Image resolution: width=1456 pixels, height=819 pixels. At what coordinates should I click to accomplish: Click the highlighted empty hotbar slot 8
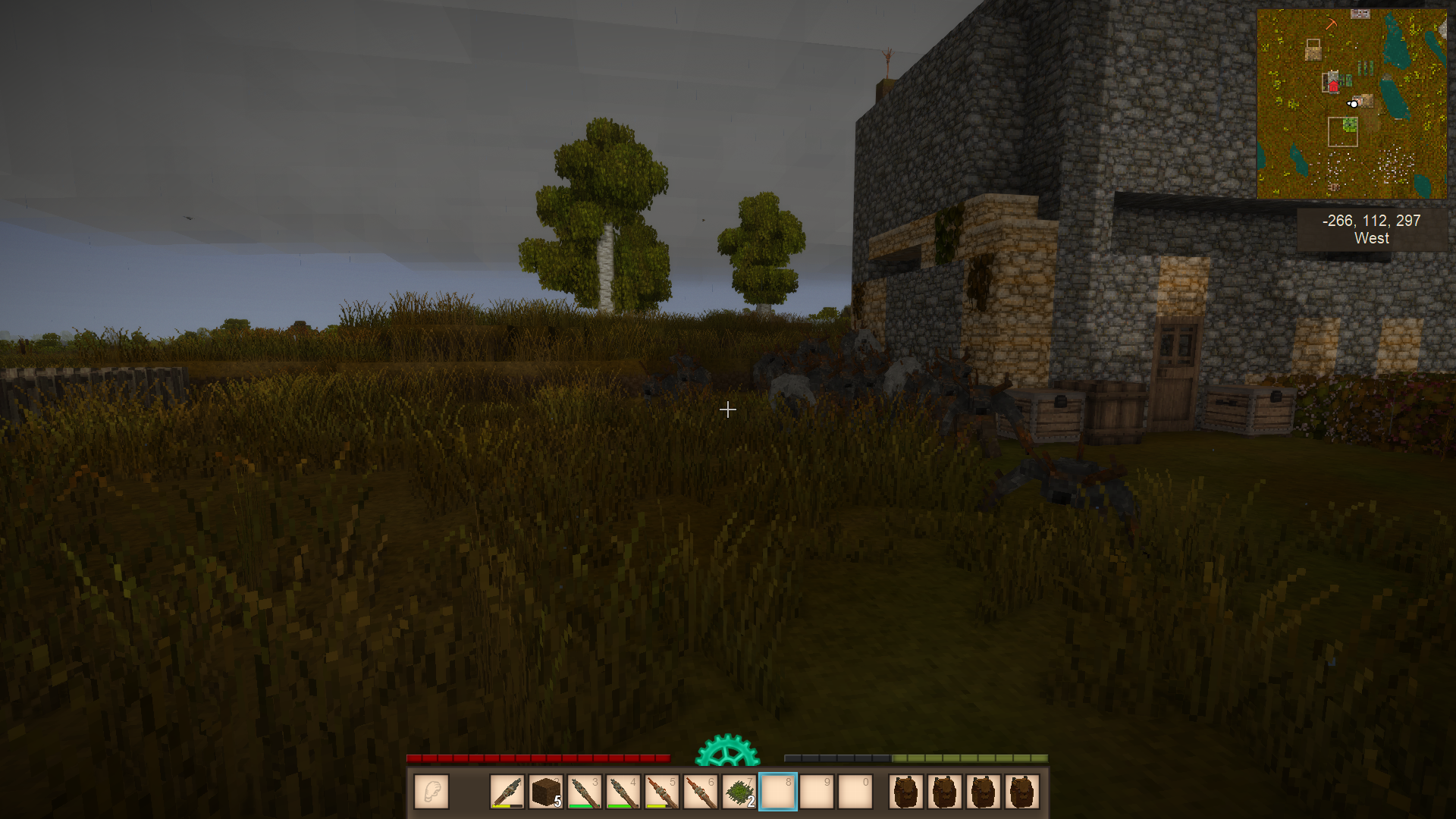point(778,792)
